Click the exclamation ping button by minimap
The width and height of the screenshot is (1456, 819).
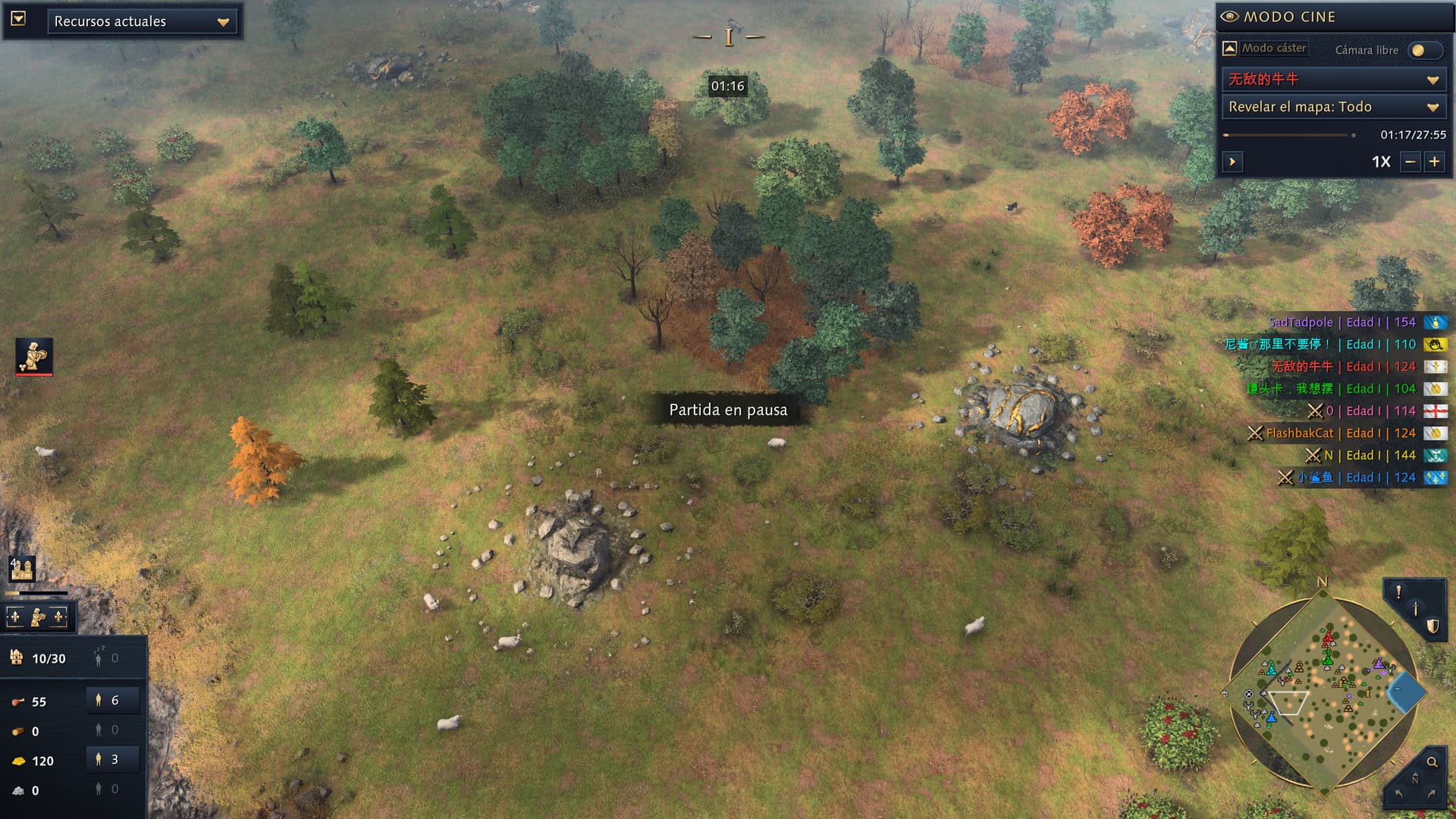tap(1398, 592)
